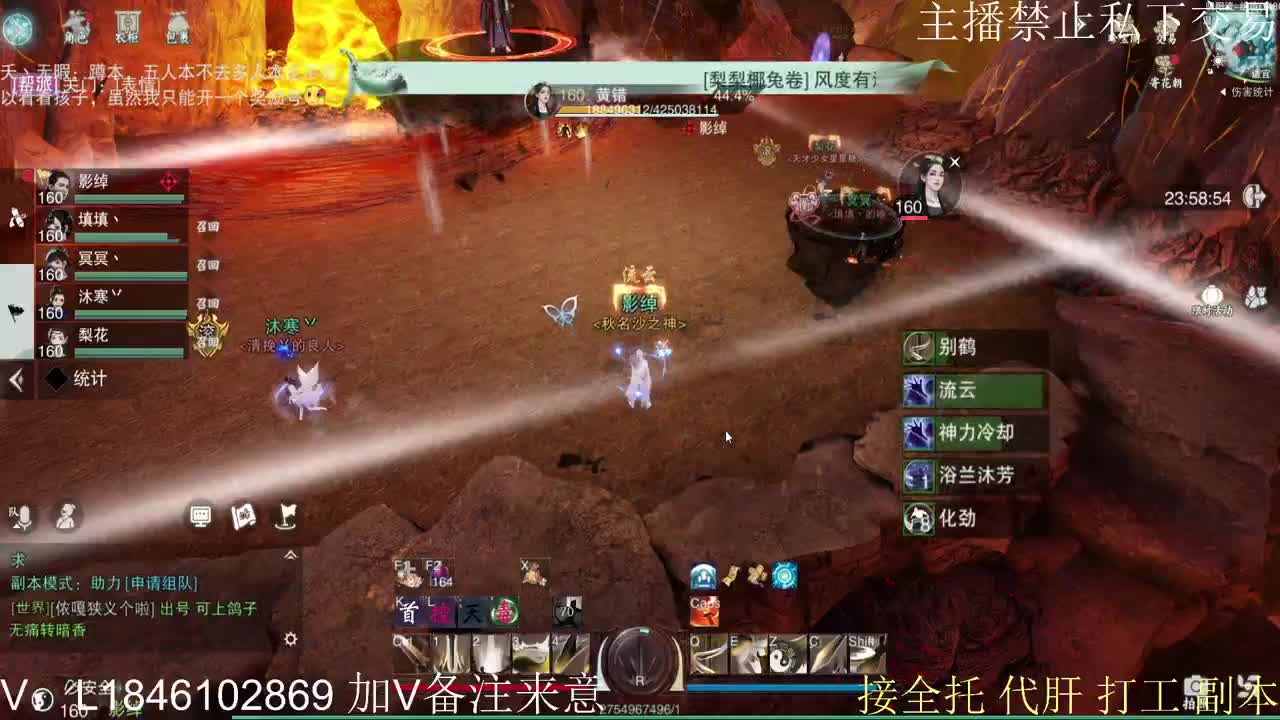1280x720 pixels.
Task: Expand the 统计 statistics section
Action: (x=77, y=380)
